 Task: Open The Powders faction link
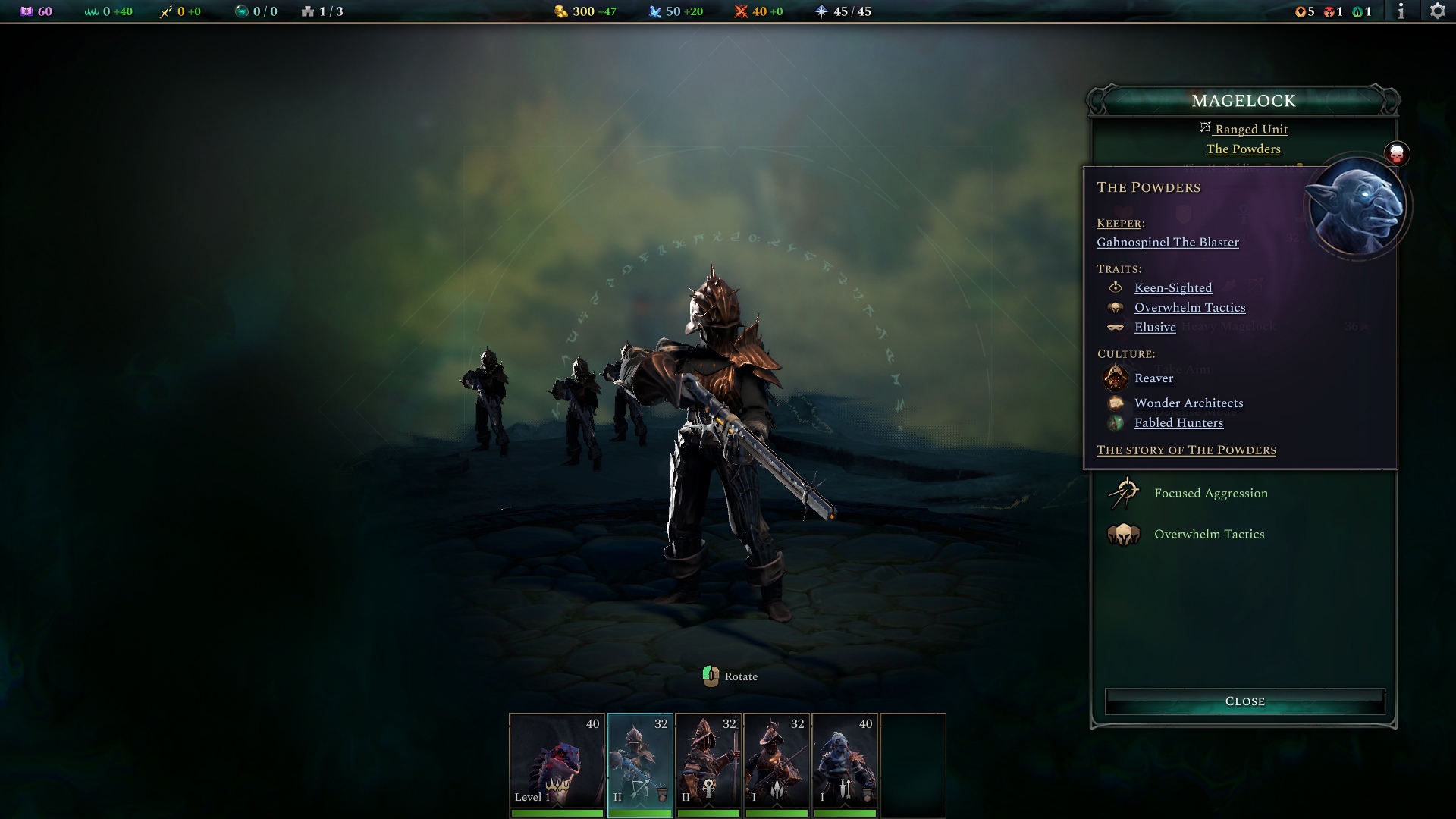tap(1243, 149)
